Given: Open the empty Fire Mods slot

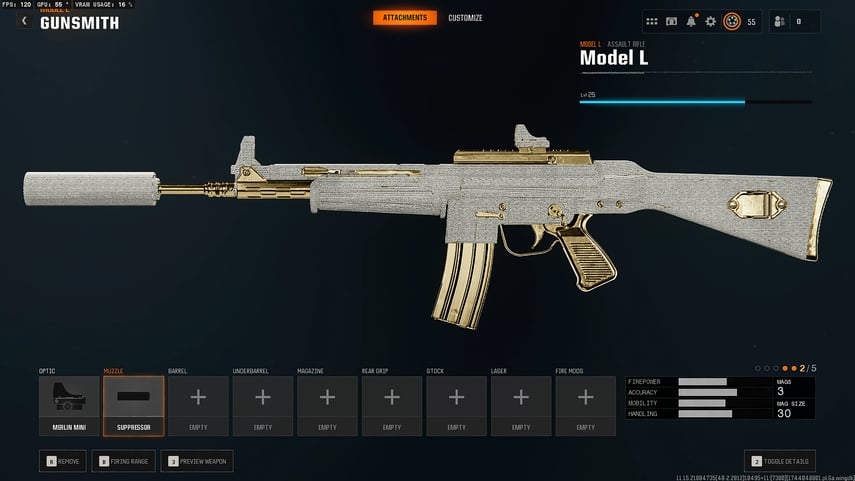Looking at the screenshot, I should pos(585,405).
